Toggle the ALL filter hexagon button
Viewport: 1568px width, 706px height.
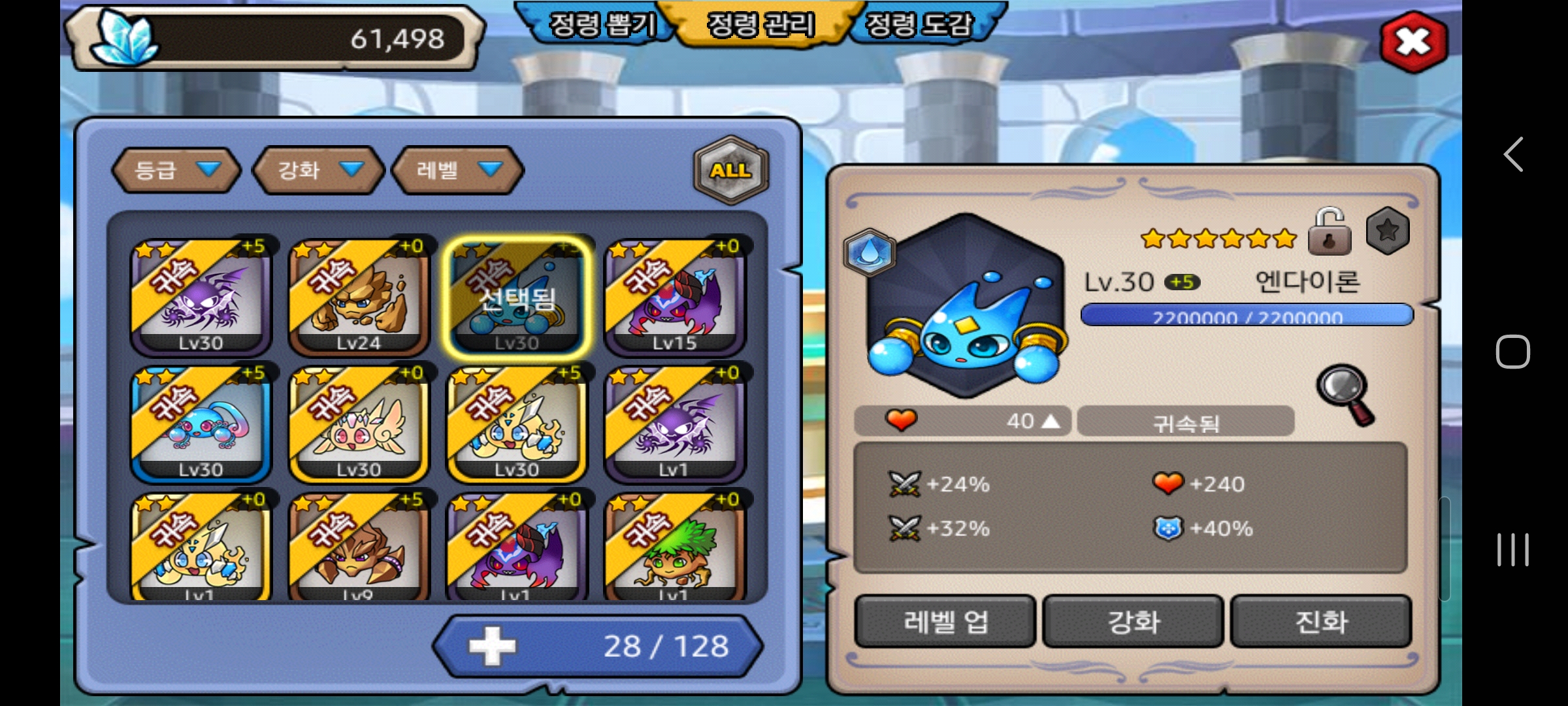730,171
